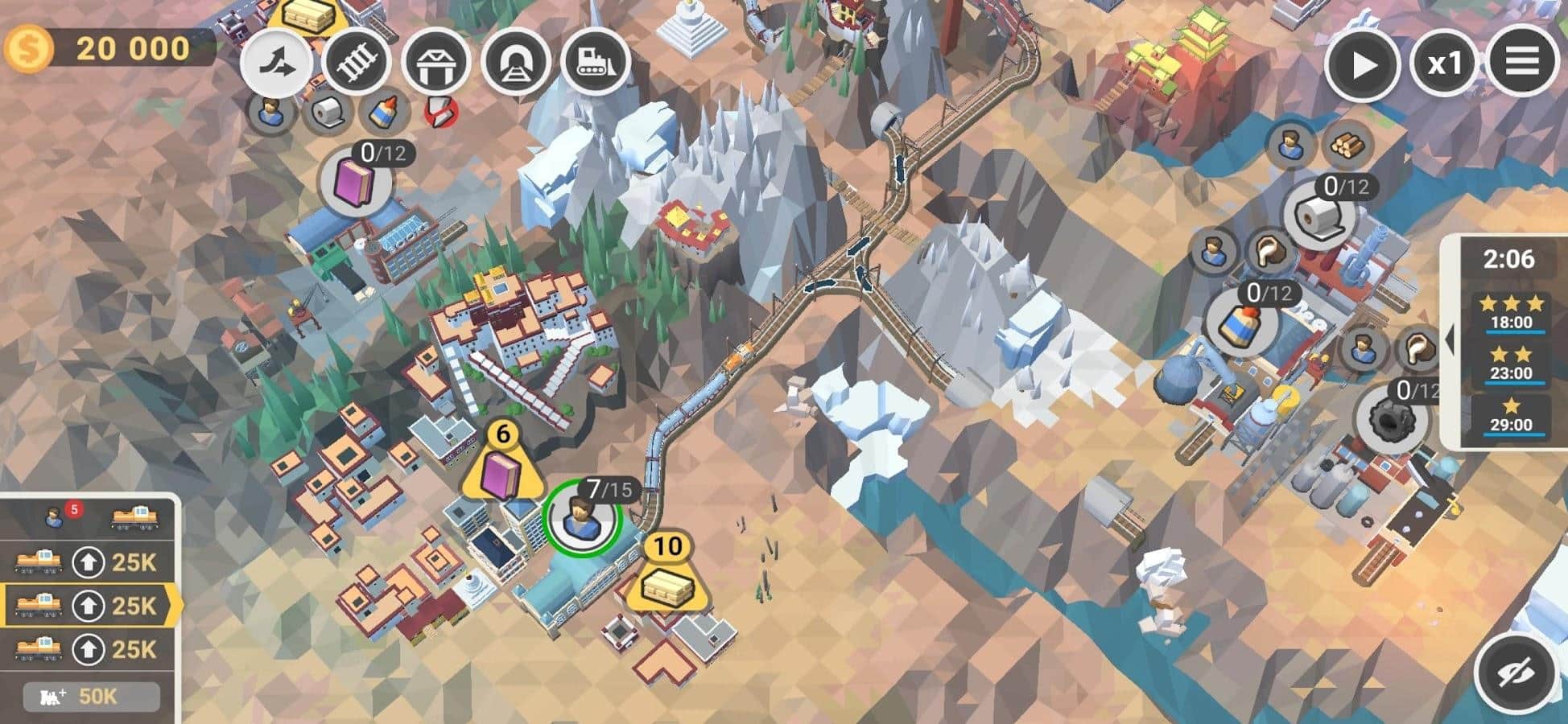Choose the railway track building tool

(x=355, y=62)
